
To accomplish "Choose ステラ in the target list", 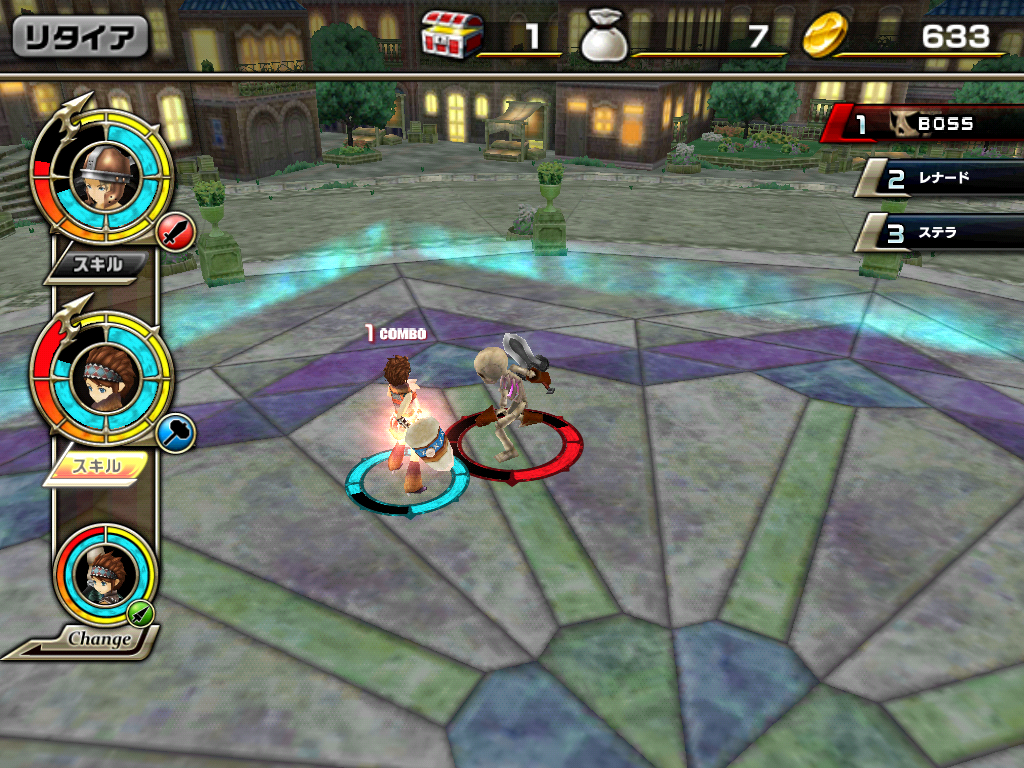I will [940, 234].
